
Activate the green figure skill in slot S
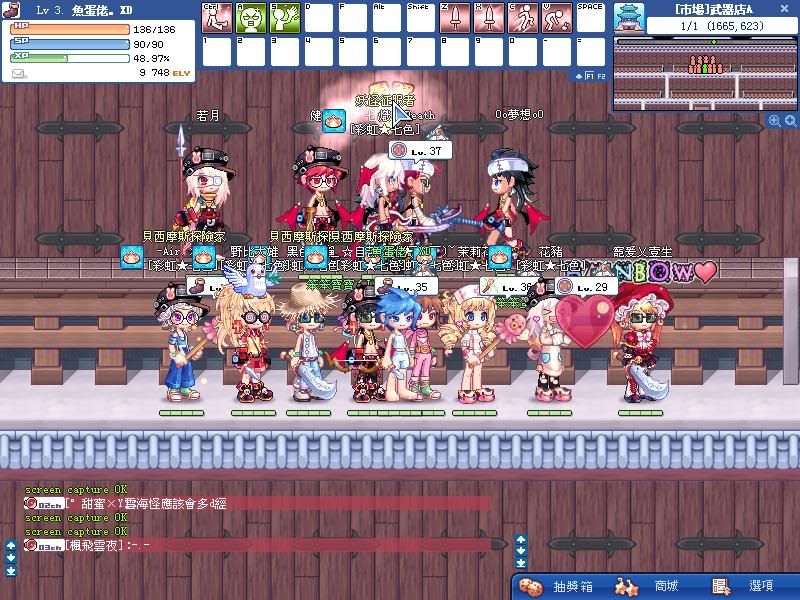285,18
